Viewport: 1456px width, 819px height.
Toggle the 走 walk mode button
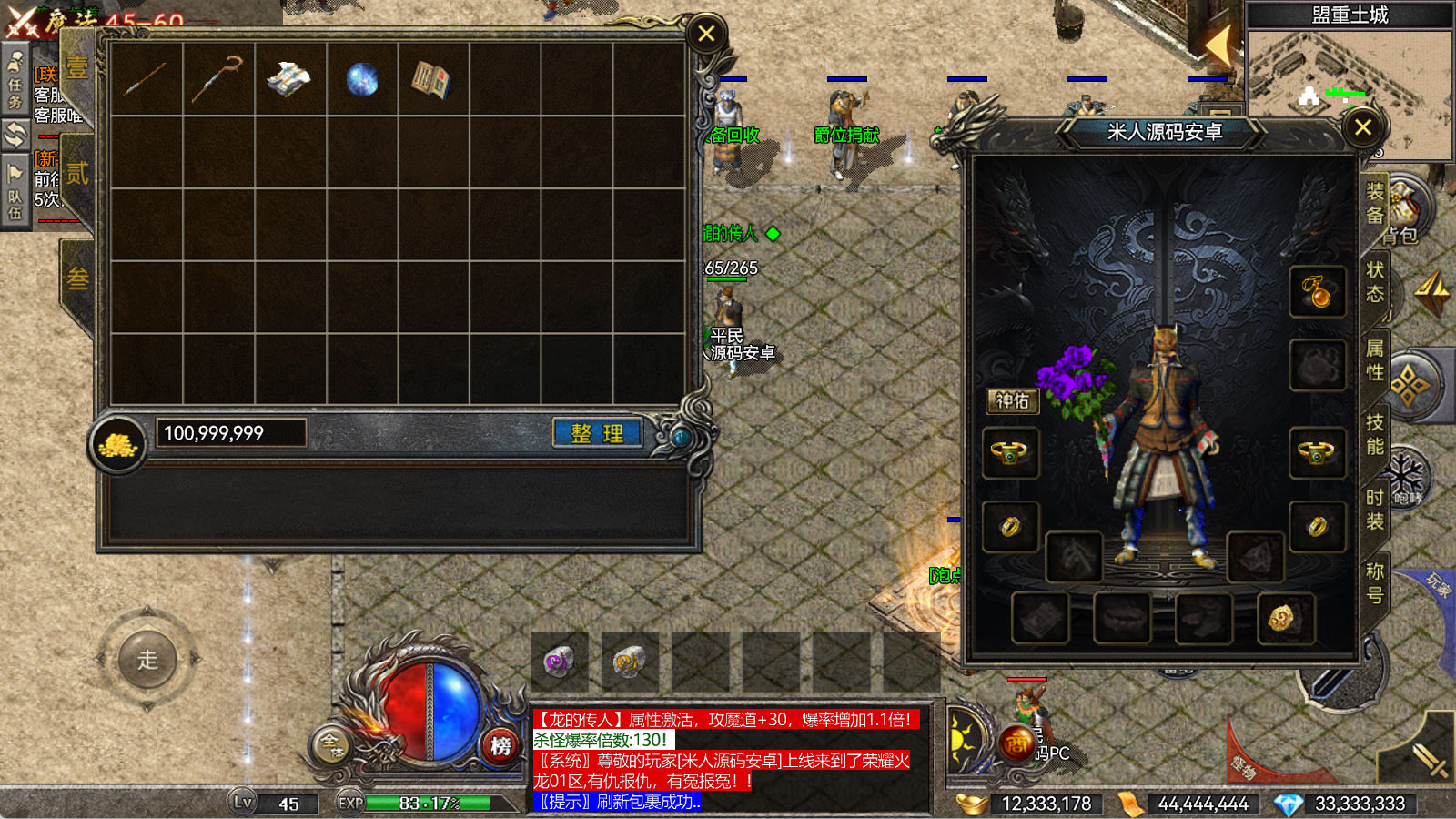pos(147,660)
